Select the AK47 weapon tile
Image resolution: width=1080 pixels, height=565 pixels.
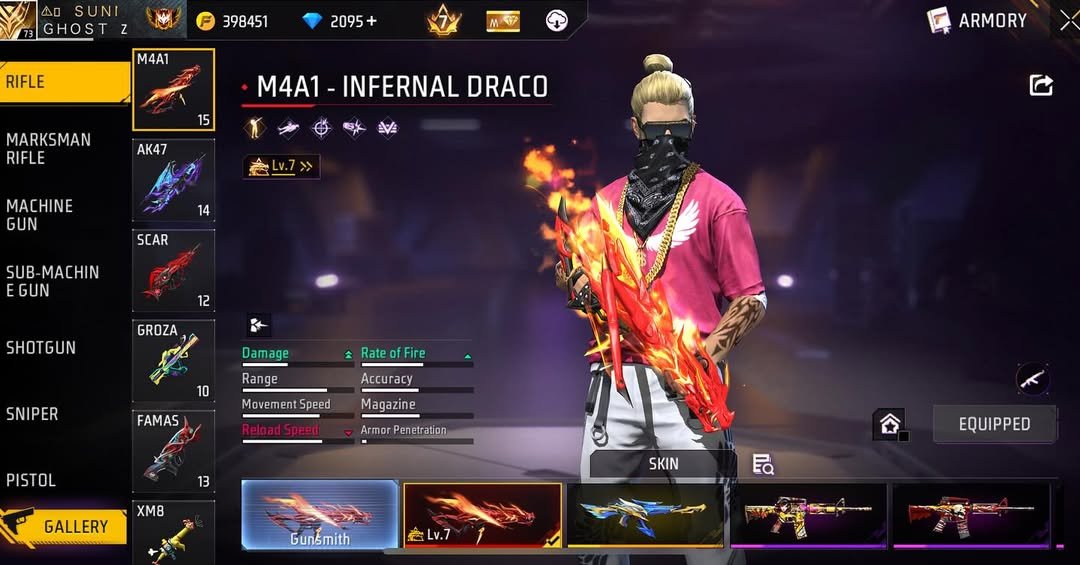[x=173, y=180]
